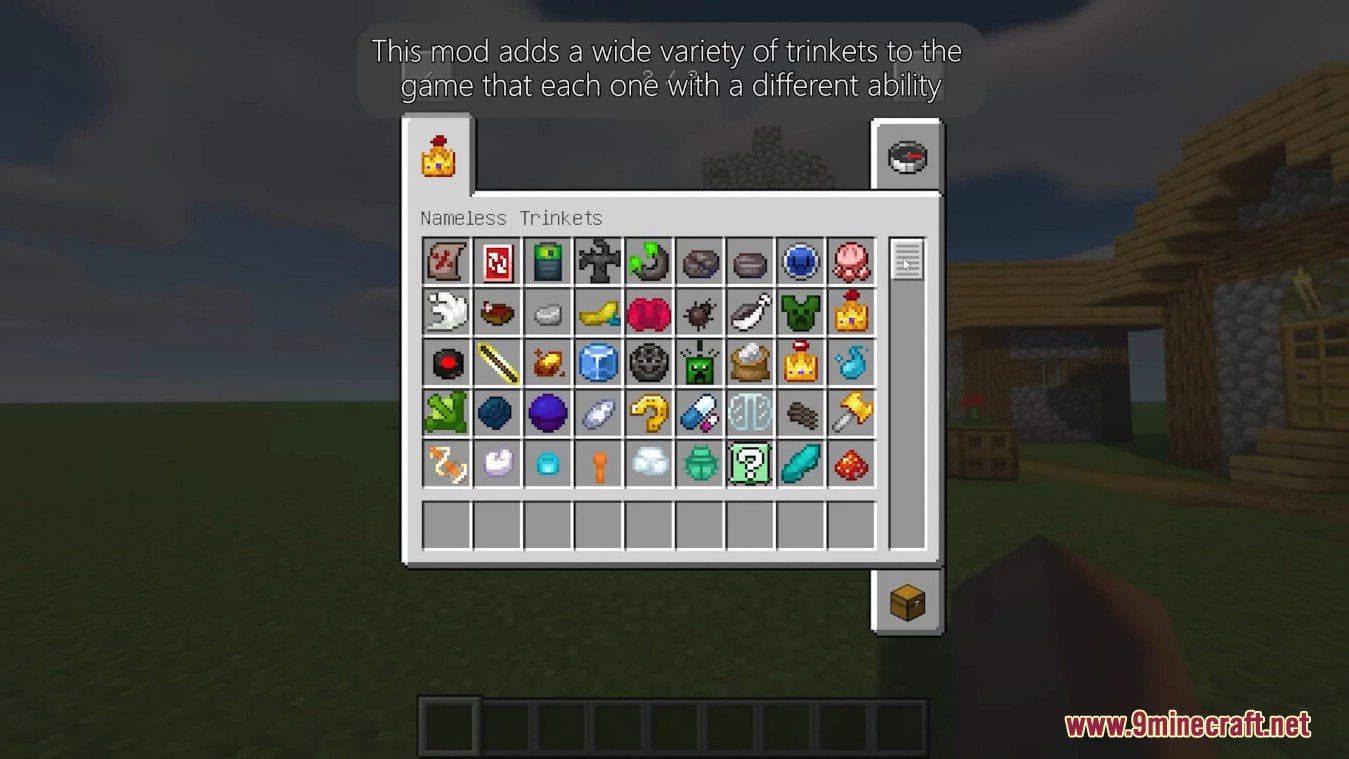Choose the green mystery question block

[751, 462]
